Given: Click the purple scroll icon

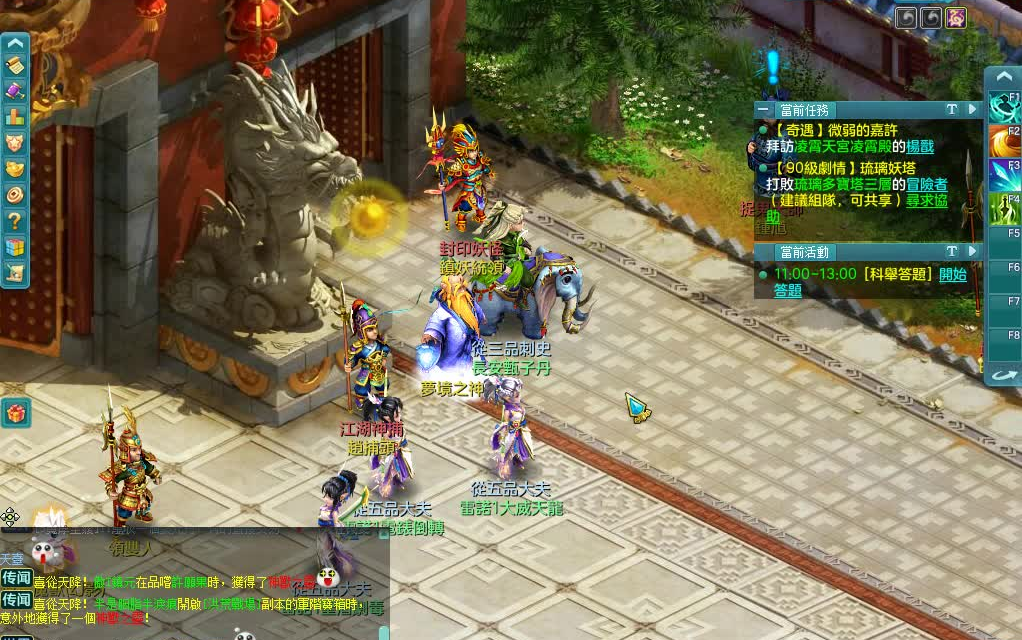Looking at the screenshot, I should (15, 91).
